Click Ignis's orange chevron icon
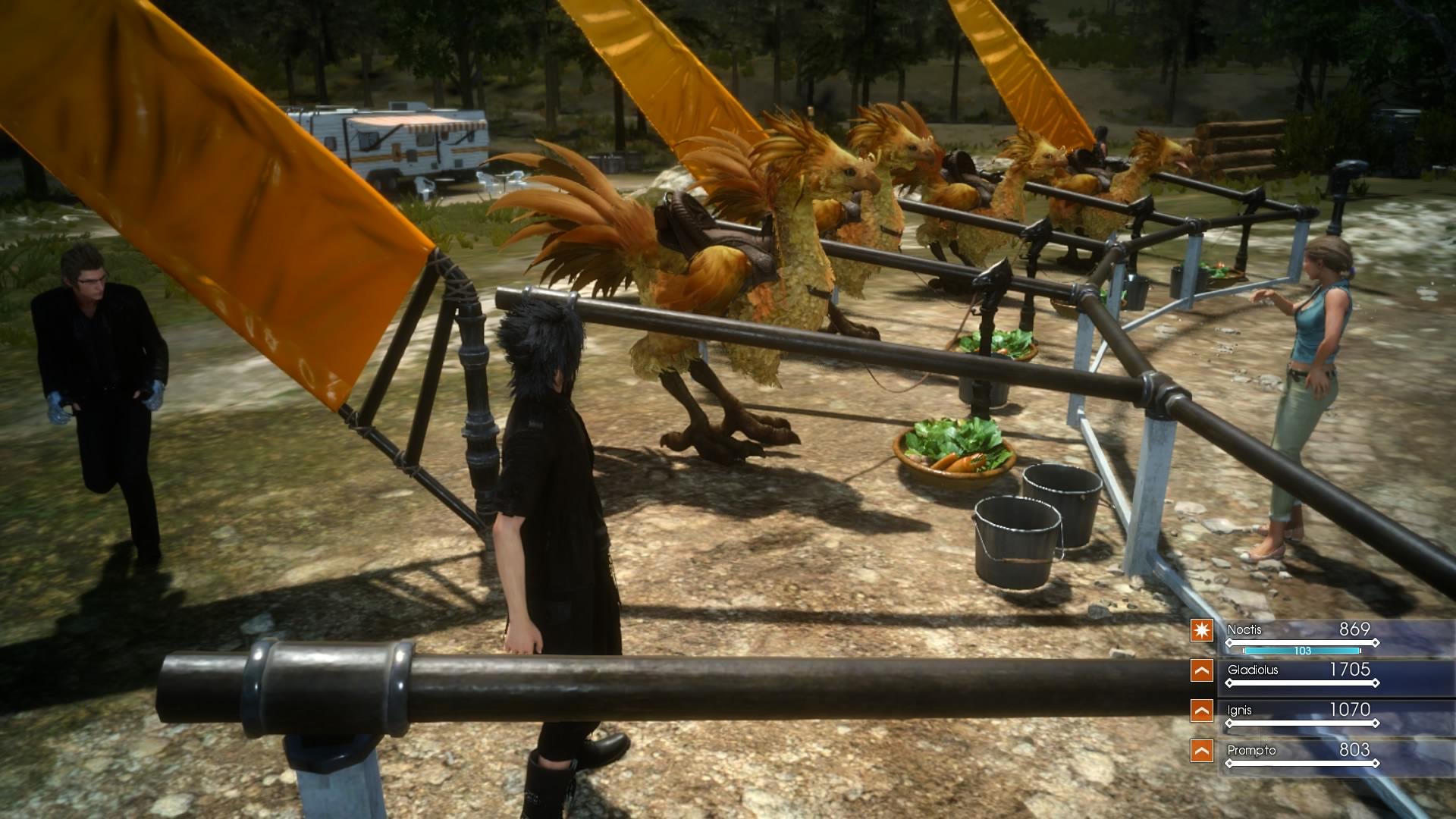Screen dimensions: 1456x819 1204,710
